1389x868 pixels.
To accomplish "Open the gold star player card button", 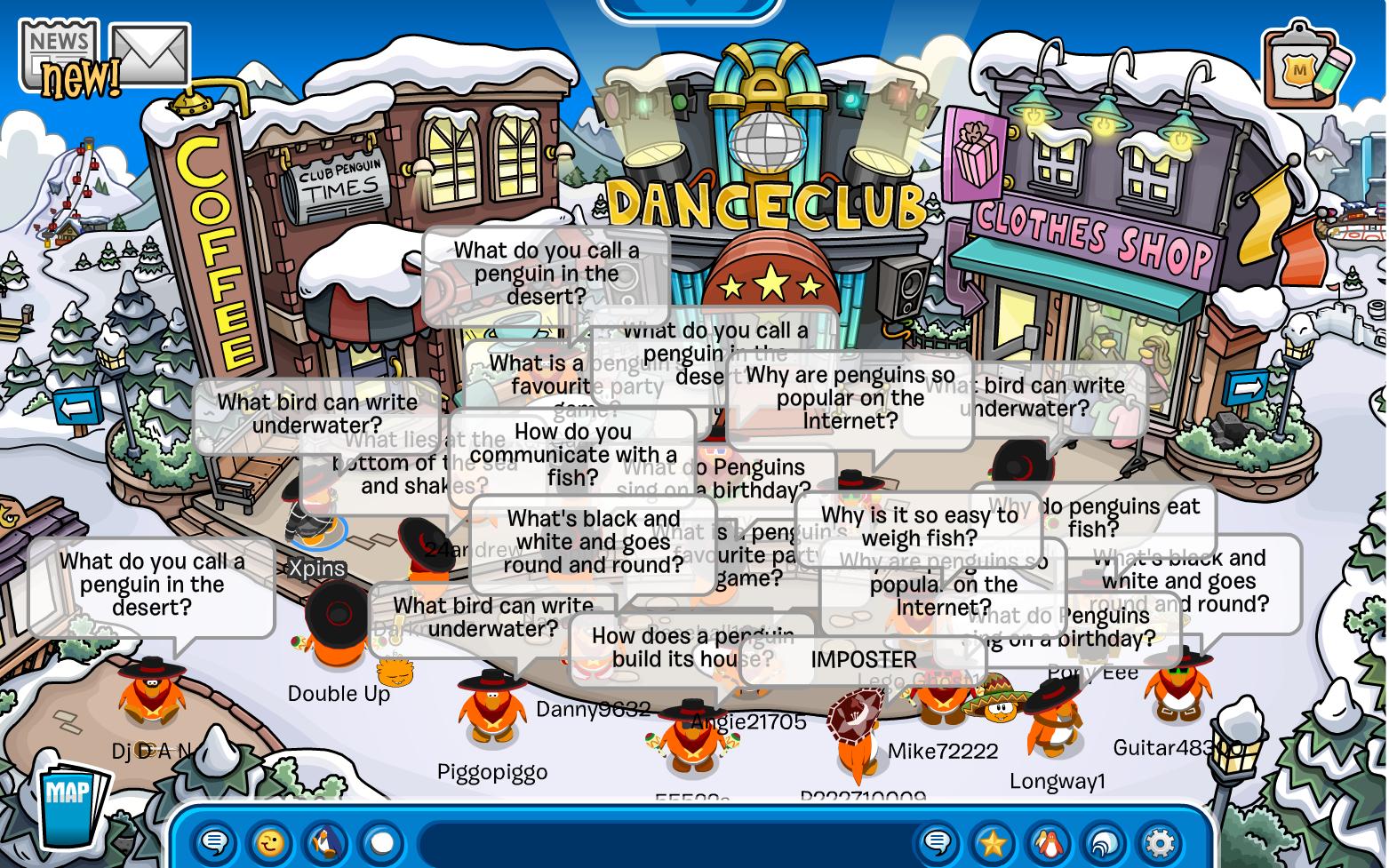I will [x=993, y=841].
